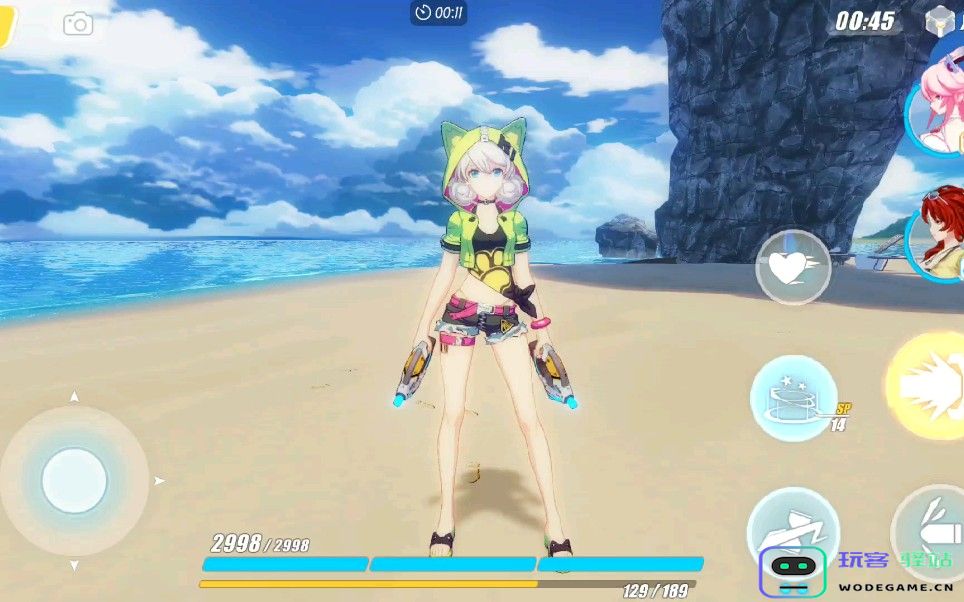Activate the winged heart skill button
The image size is (964, 602).
(793, 267)
